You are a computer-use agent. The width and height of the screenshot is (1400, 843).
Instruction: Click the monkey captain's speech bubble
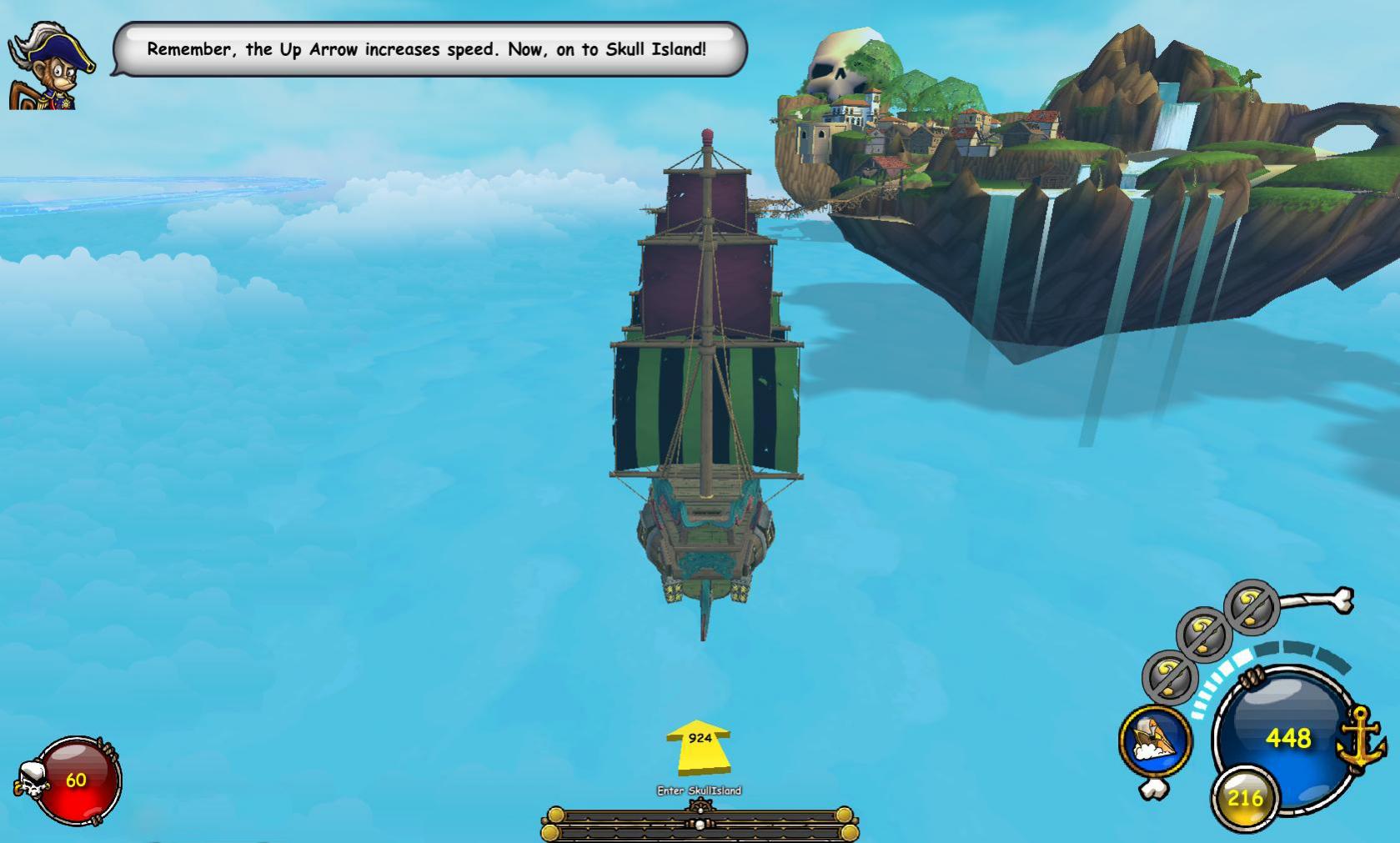[x=429, y=49]
